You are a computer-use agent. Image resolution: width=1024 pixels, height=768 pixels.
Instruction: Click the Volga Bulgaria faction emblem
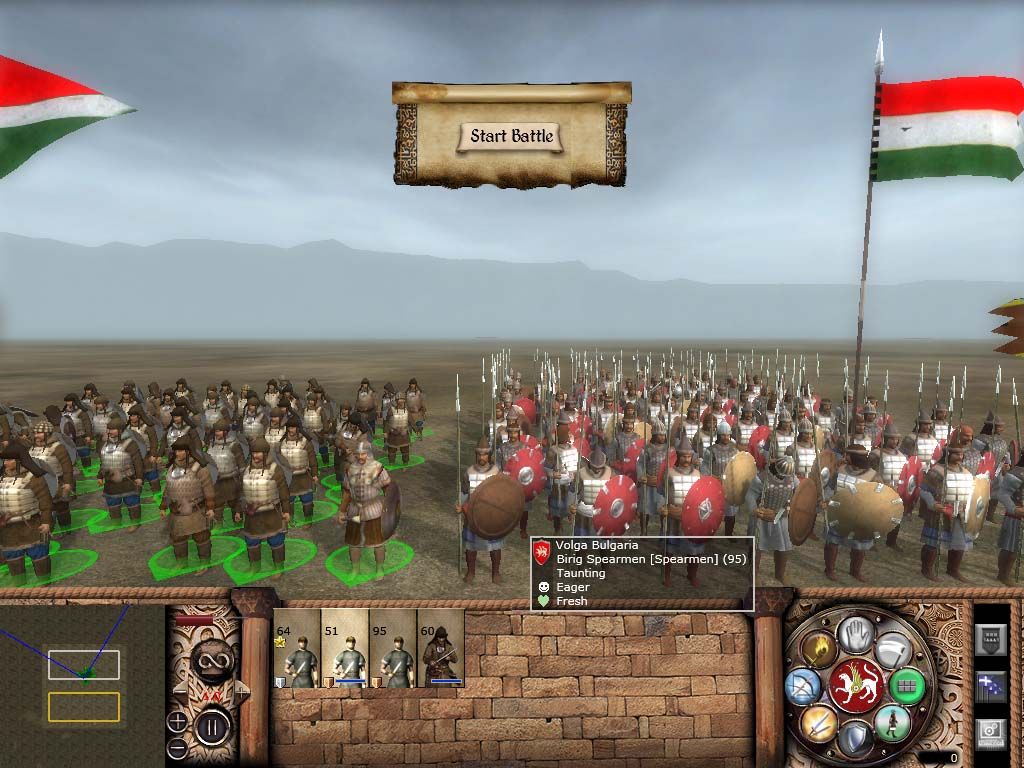pyautogui.click(x=856, y=686)
